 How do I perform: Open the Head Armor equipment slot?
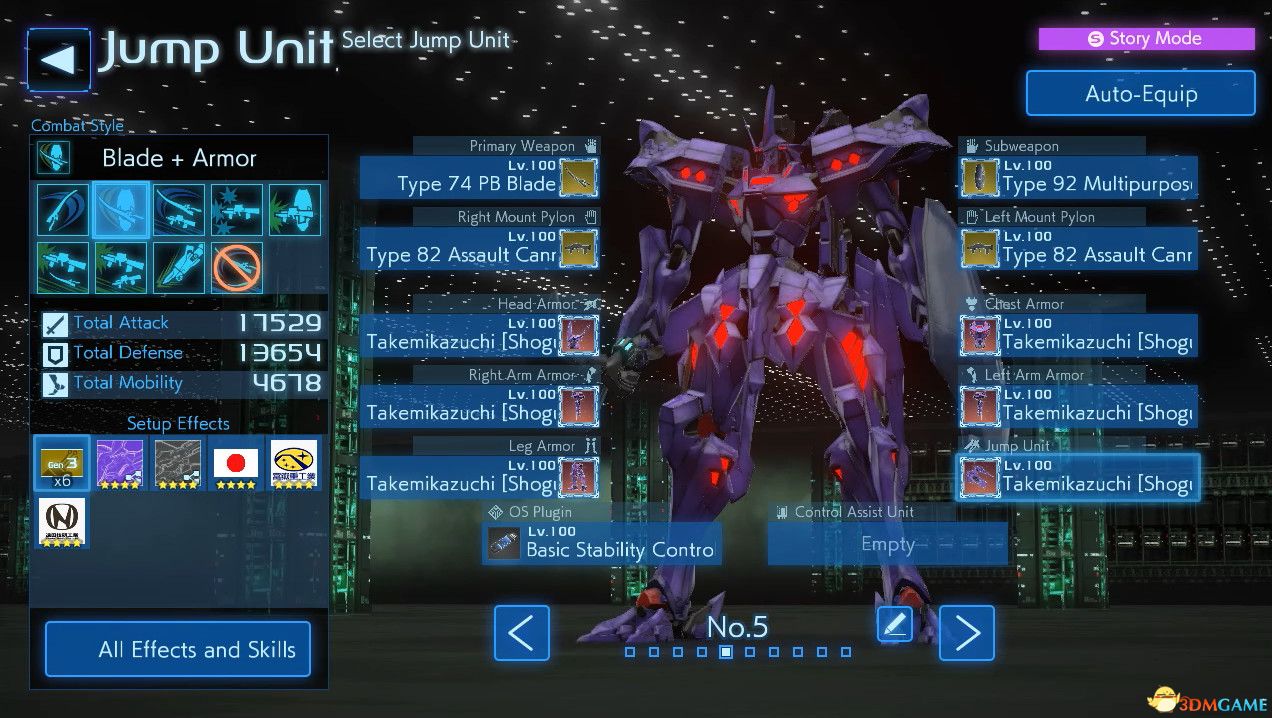[x=478, y=336]
